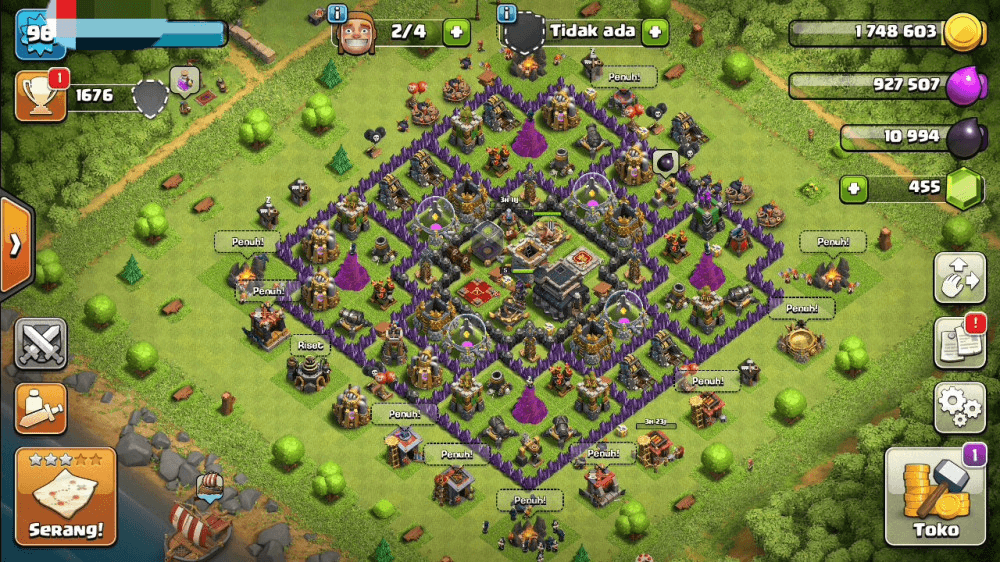1000x562 pixels.
Task: Open the trophy league panel
Action: (x=41, y=97)
